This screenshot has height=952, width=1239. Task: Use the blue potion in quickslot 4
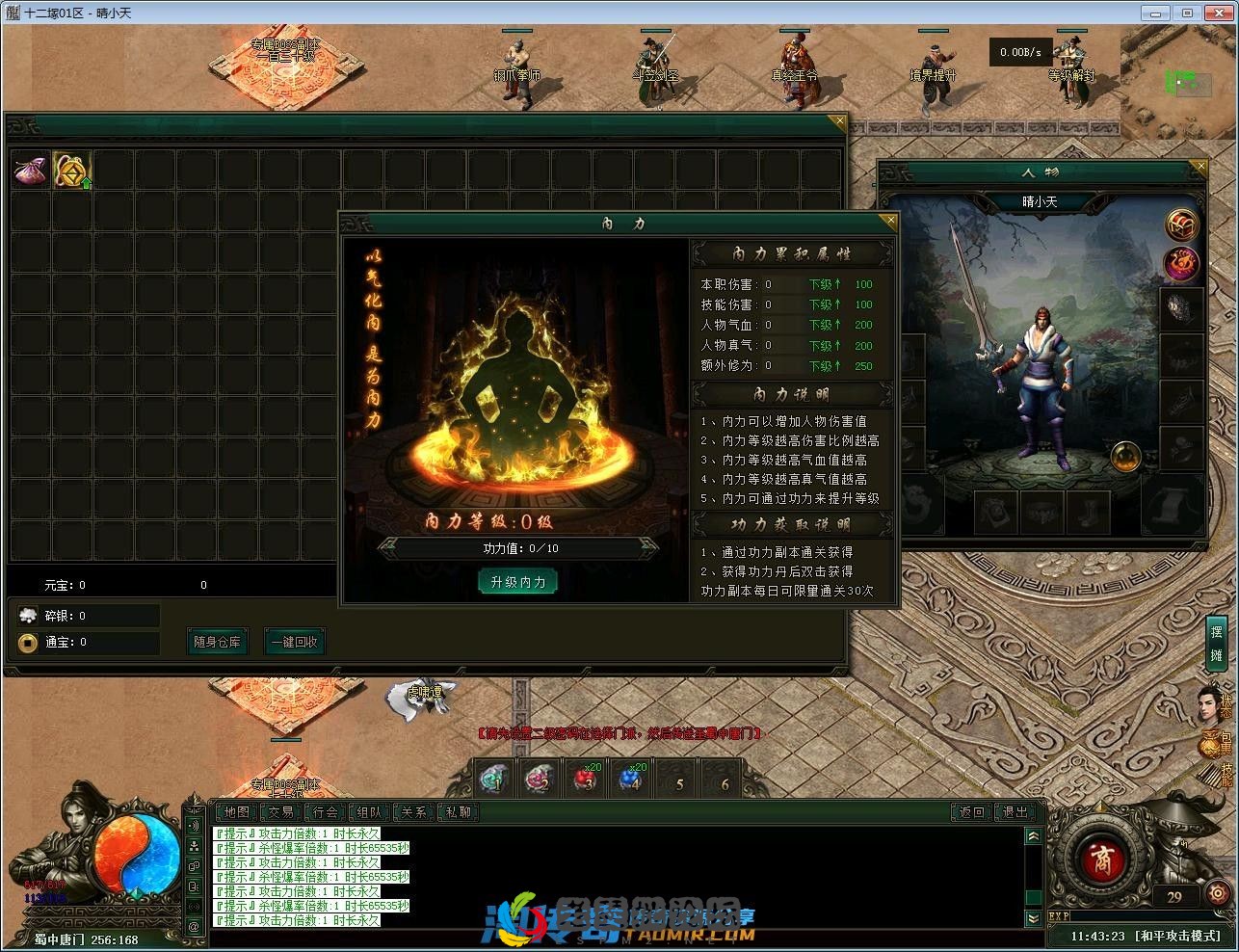(630, 778)
